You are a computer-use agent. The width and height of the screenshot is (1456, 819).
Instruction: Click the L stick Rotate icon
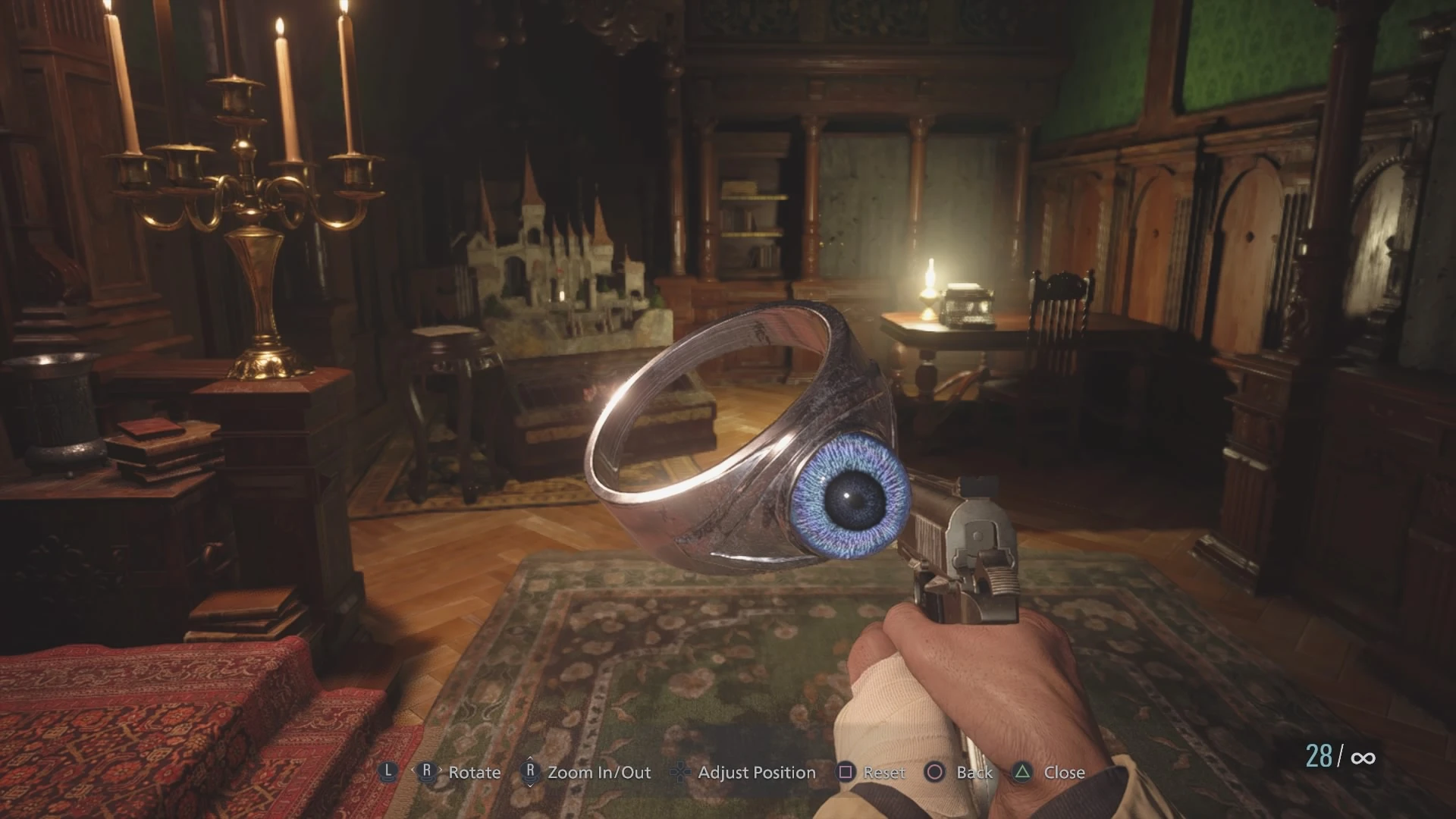389,772
